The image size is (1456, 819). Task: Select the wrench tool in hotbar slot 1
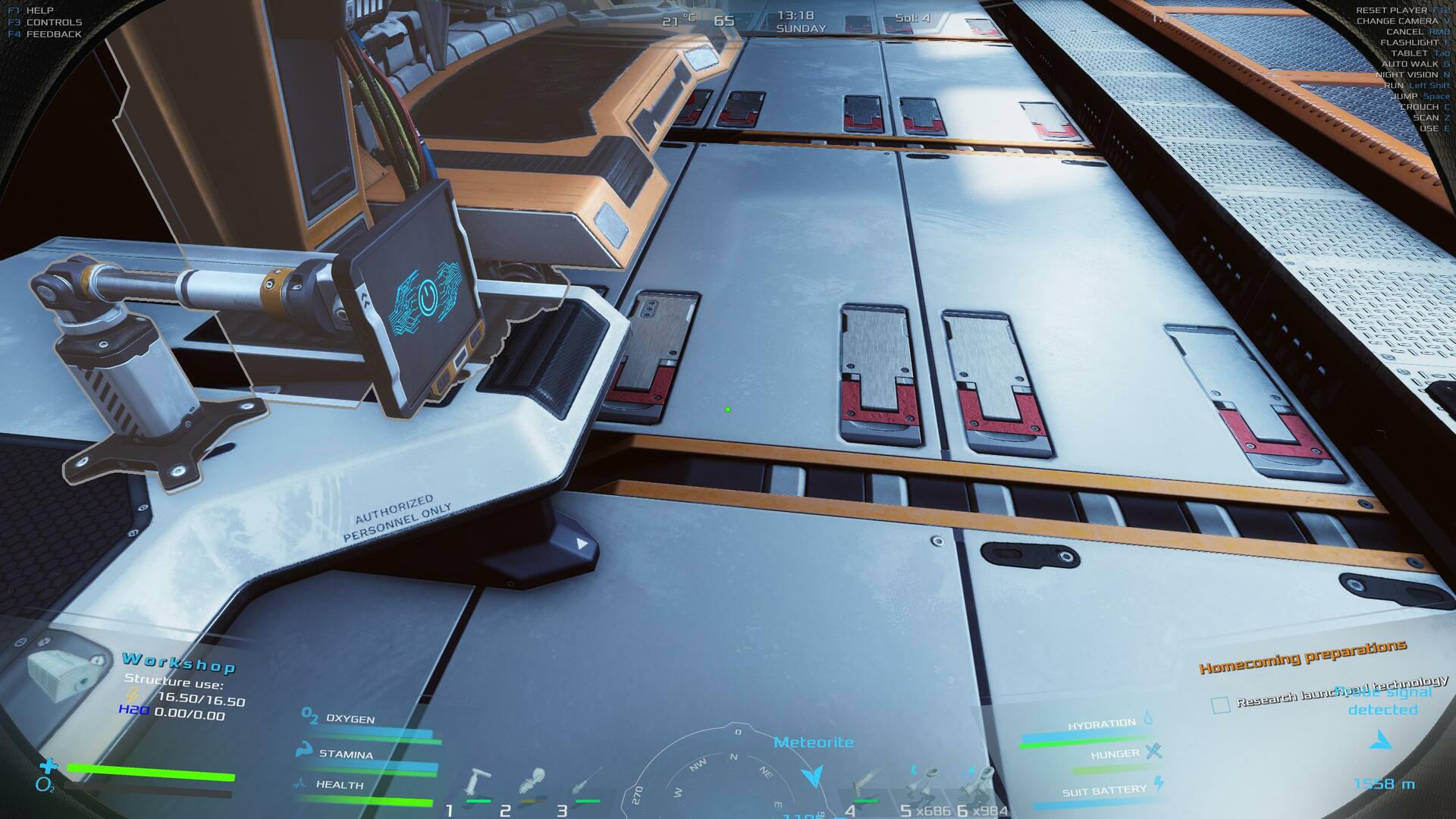point(478,783)
